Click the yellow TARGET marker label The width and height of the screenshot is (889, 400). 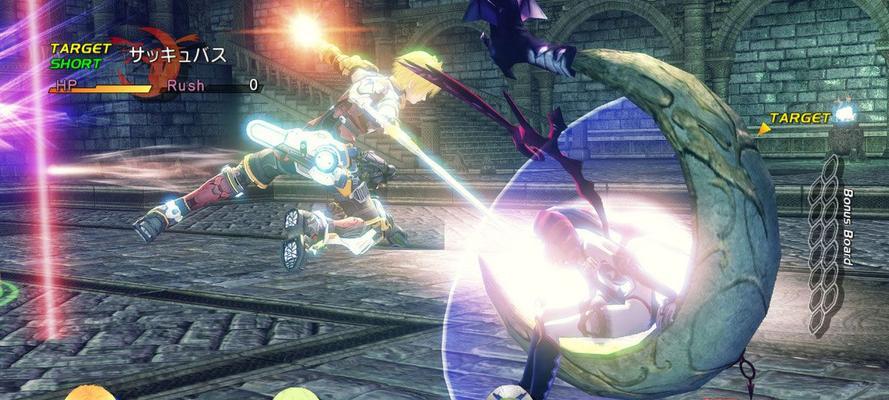(799, 118)
